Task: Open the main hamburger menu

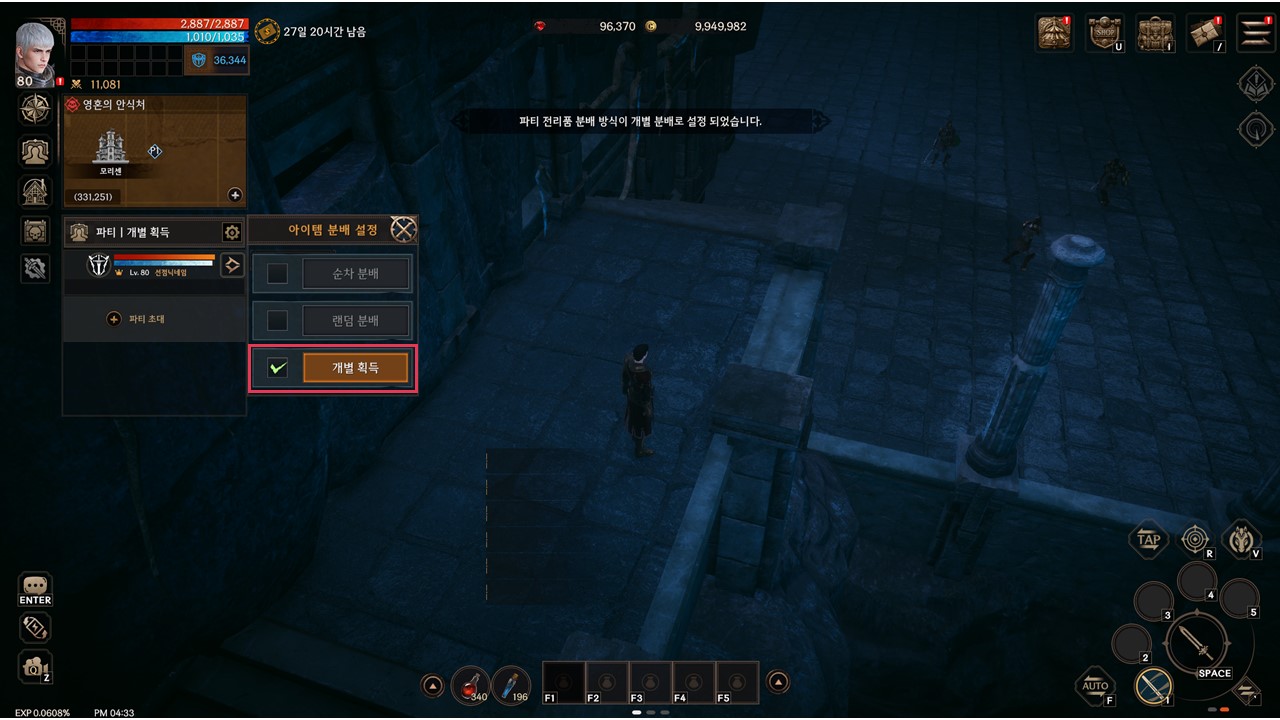Action: pos(1254,33)
